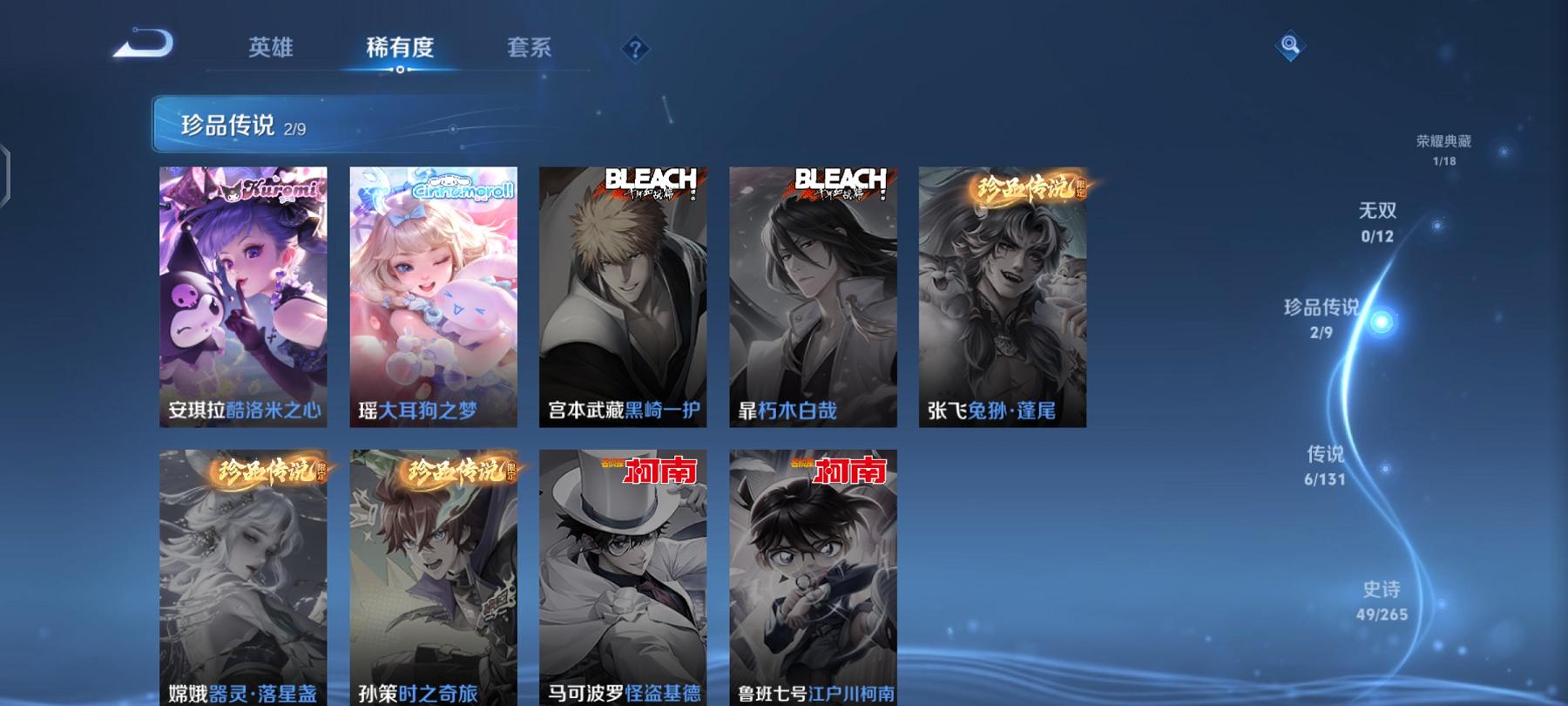Jump to the 无双 rarity category
Screen dimensions: 1568x706
click(1377, 221)
